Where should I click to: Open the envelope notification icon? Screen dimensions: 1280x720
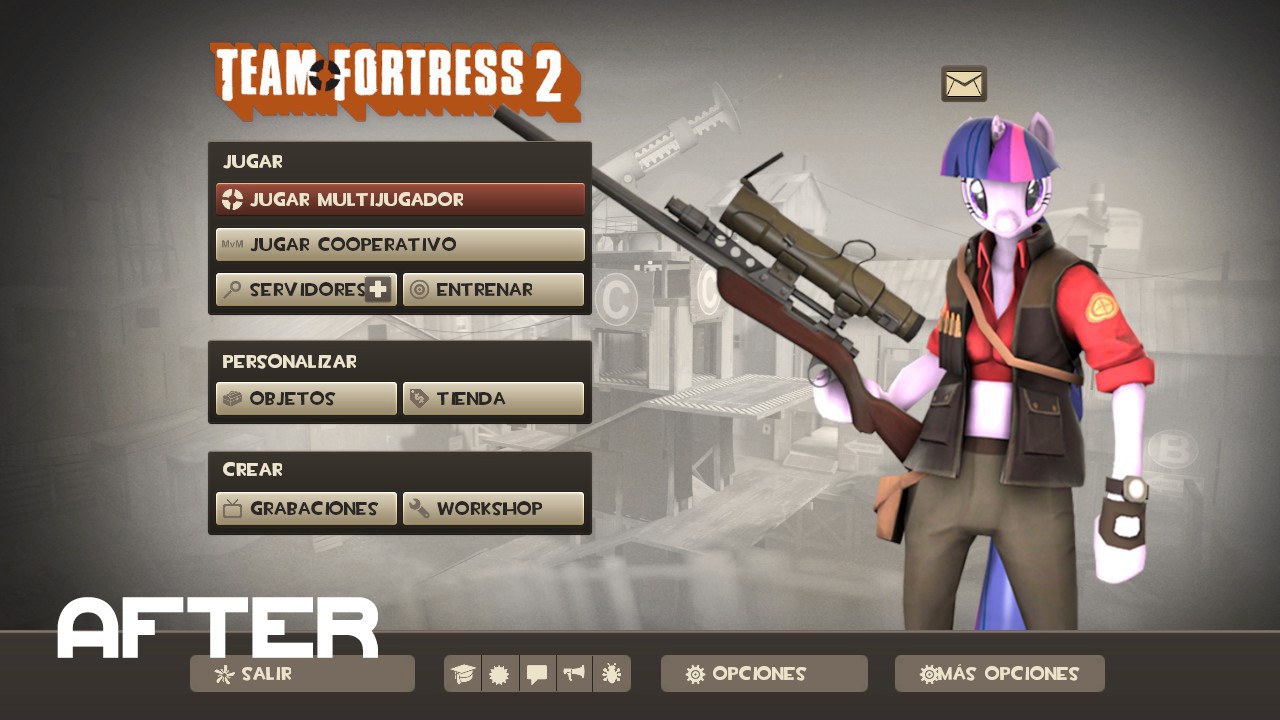tap(963, 84)
